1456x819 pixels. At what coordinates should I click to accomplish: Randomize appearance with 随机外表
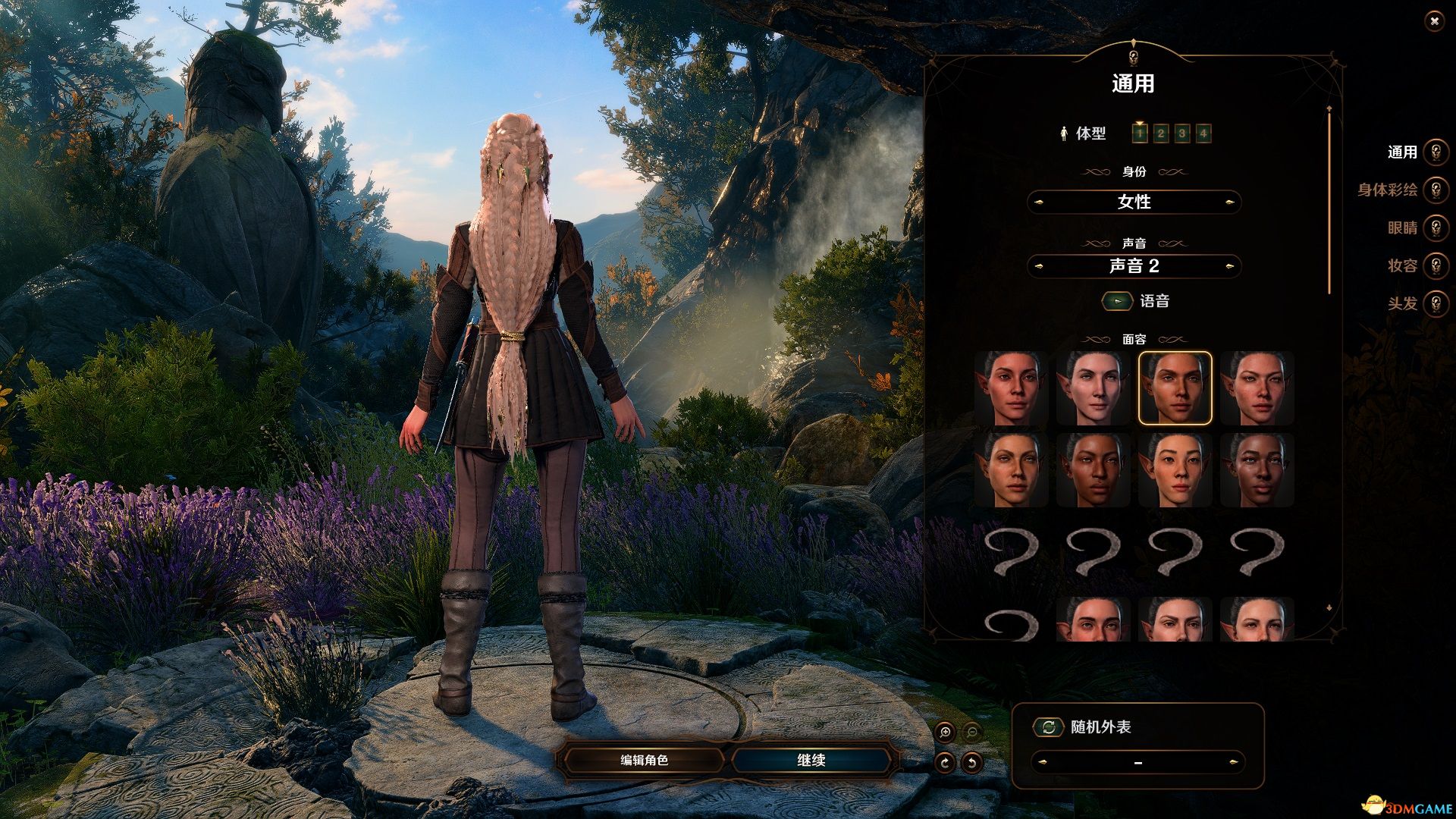coord(1049,727)
